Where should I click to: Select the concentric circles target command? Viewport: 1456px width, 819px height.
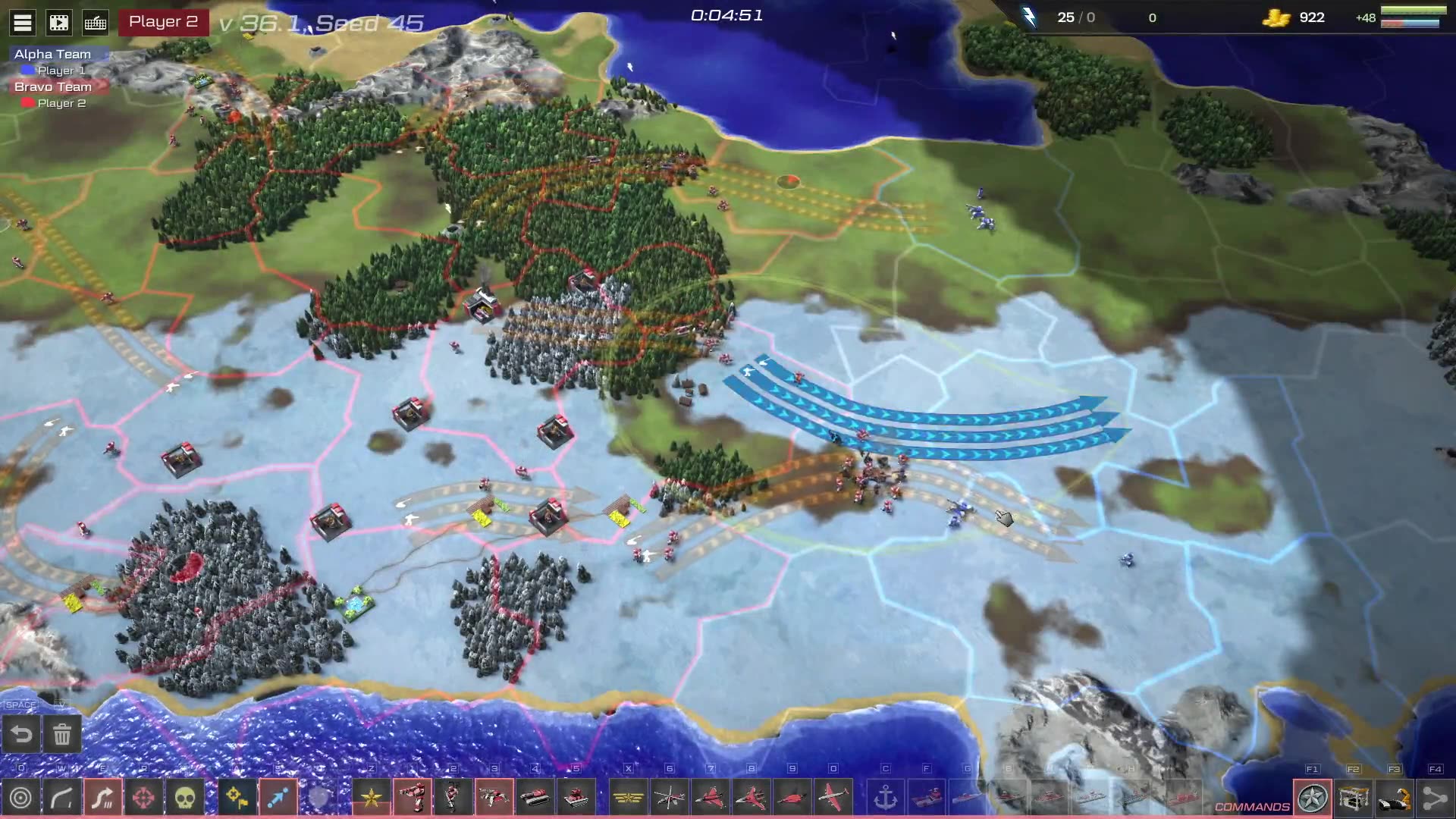(21, 798)
